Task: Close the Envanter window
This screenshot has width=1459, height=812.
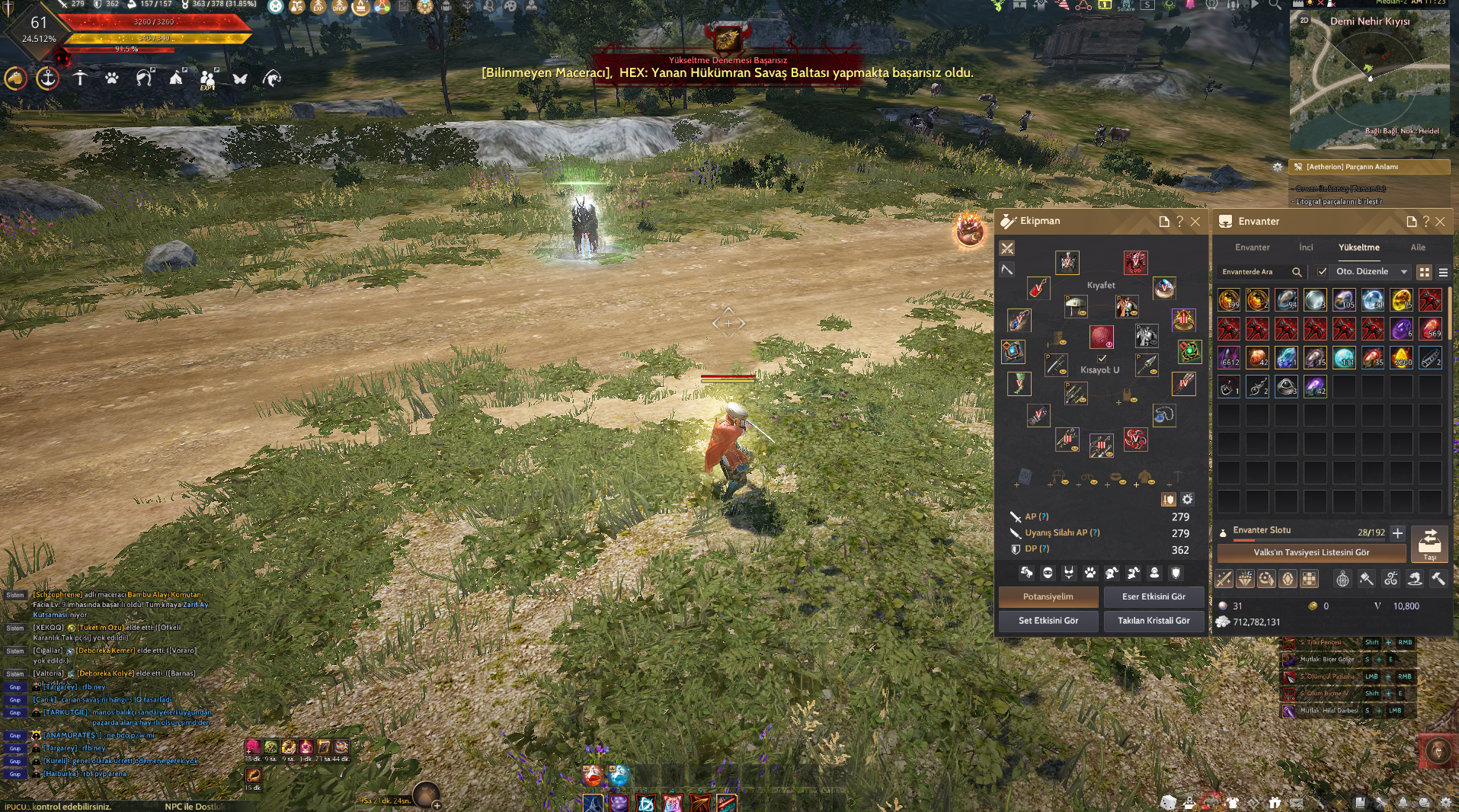Action: point(1440,222)
